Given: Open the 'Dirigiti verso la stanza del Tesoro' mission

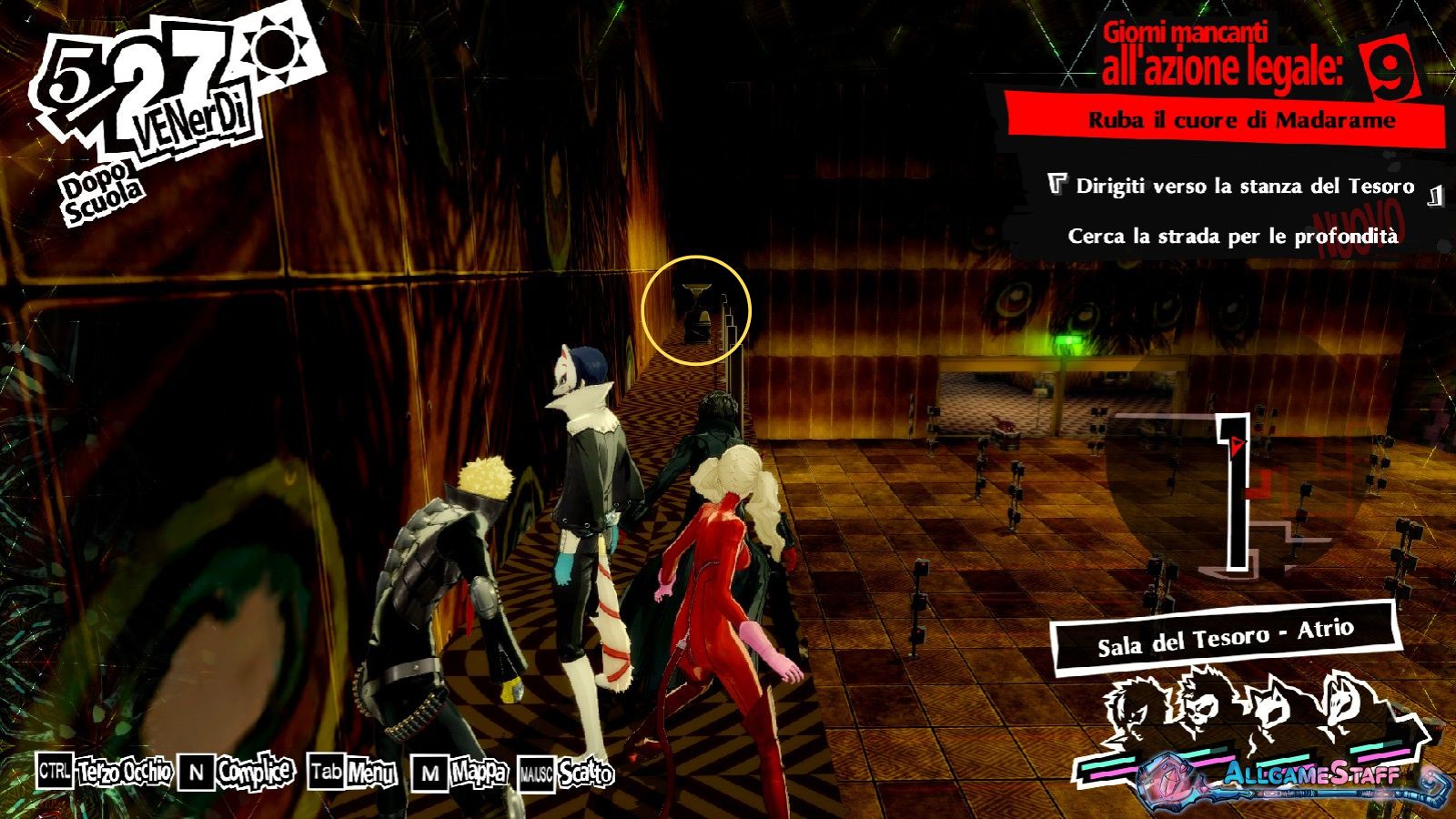Looking at the screenshot, I should [1244, 187].
